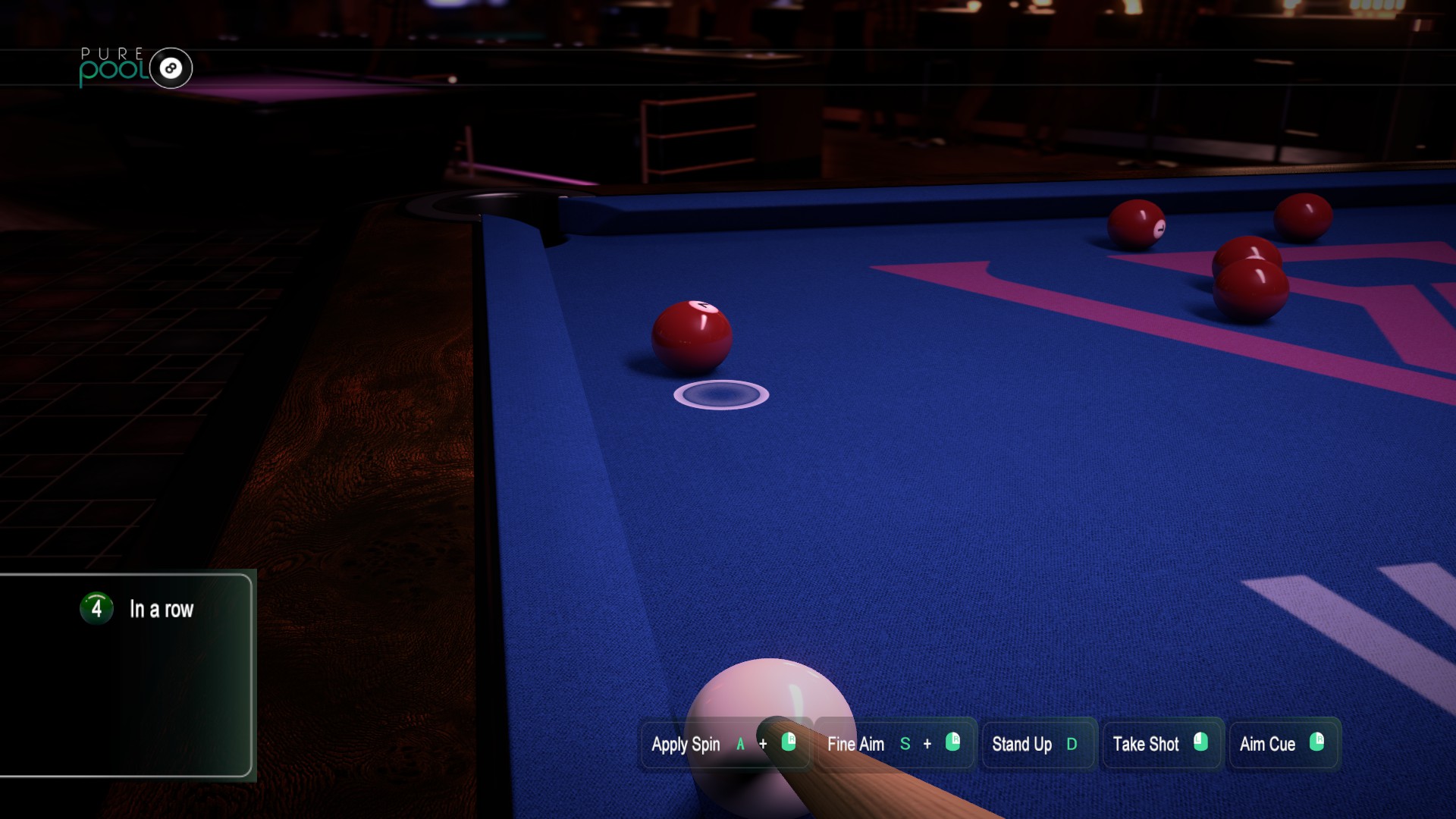Click the green S key indicator for Fine Aim

[905, 745]
